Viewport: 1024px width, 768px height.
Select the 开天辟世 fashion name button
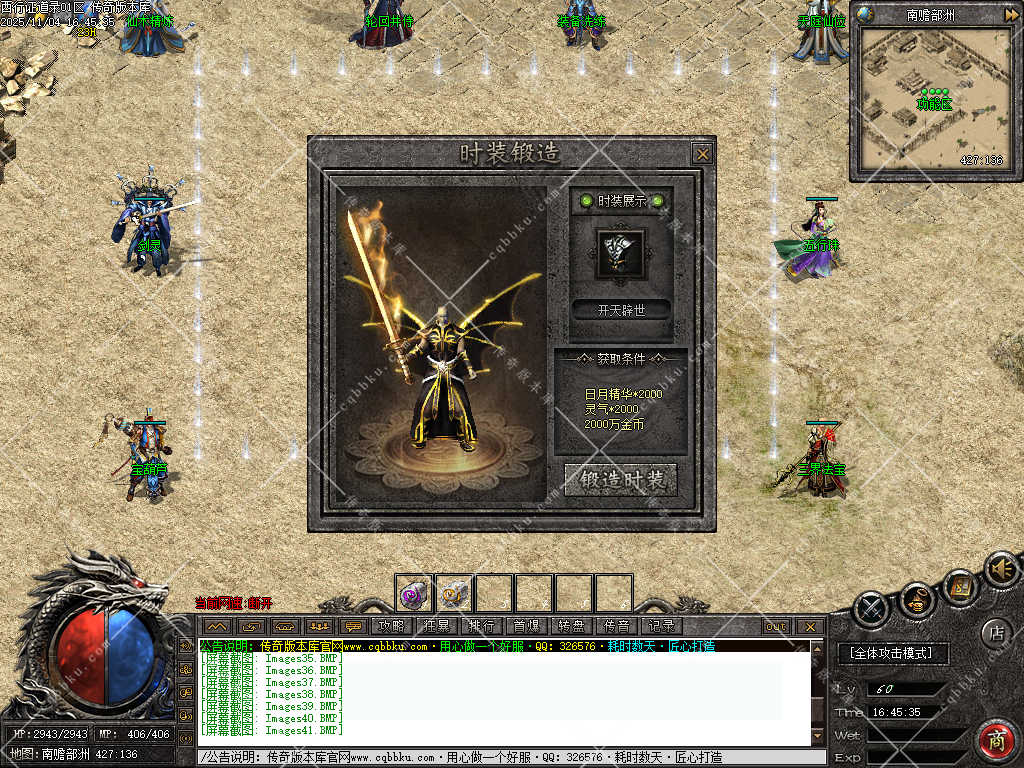click(621, 310)
